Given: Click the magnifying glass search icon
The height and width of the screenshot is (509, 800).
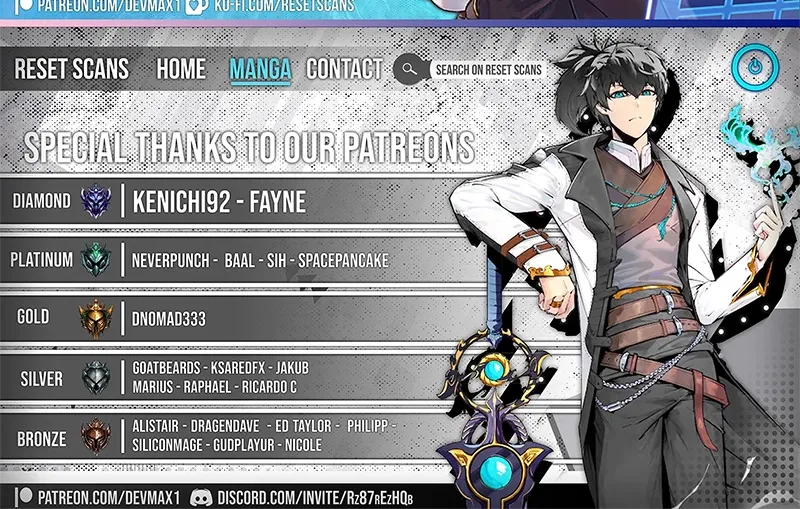Looking at the screenshot, I should pyautogui.click(x=409, y=69).
